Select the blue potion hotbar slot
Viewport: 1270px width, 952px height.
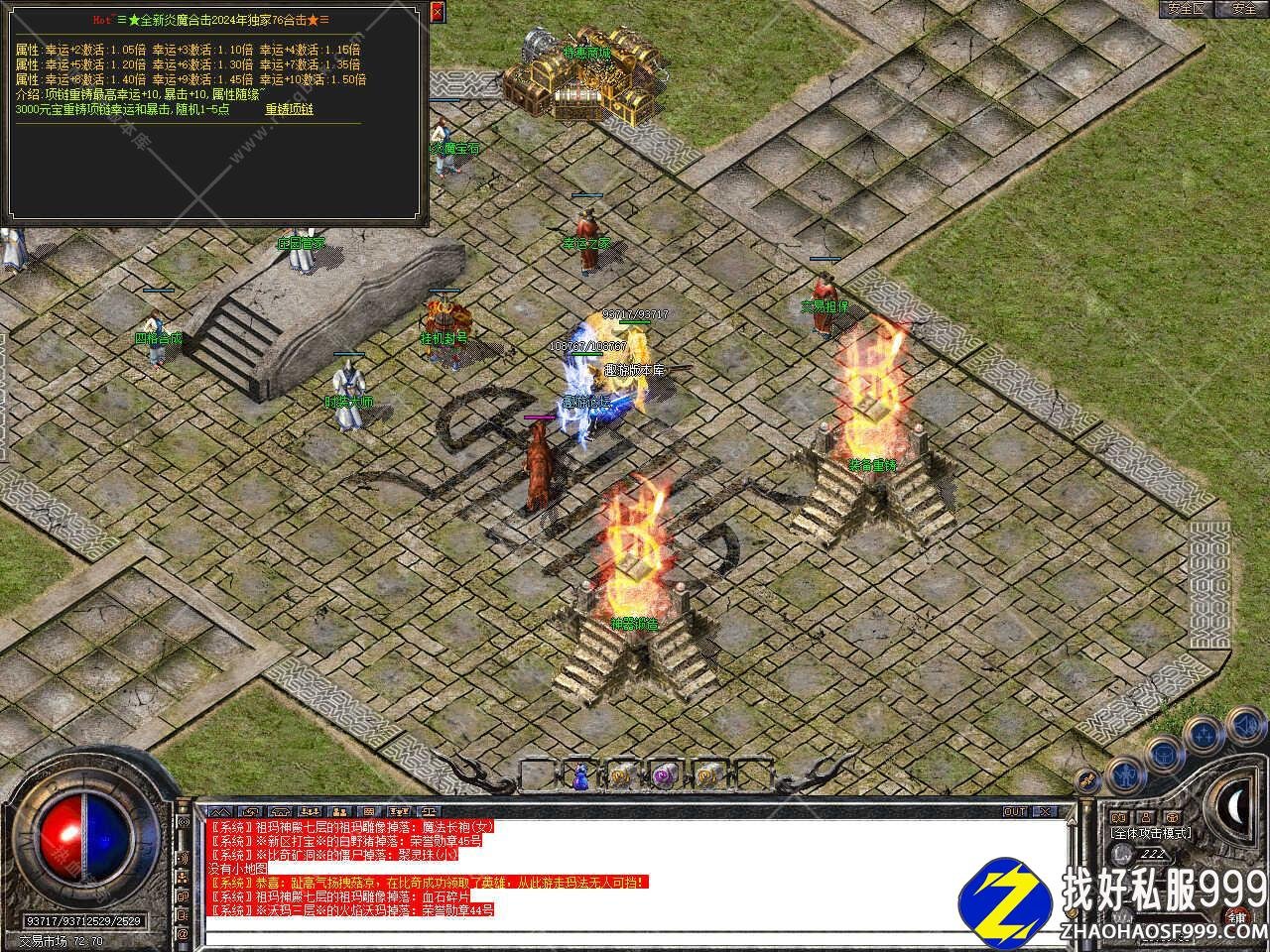(581, 775)
